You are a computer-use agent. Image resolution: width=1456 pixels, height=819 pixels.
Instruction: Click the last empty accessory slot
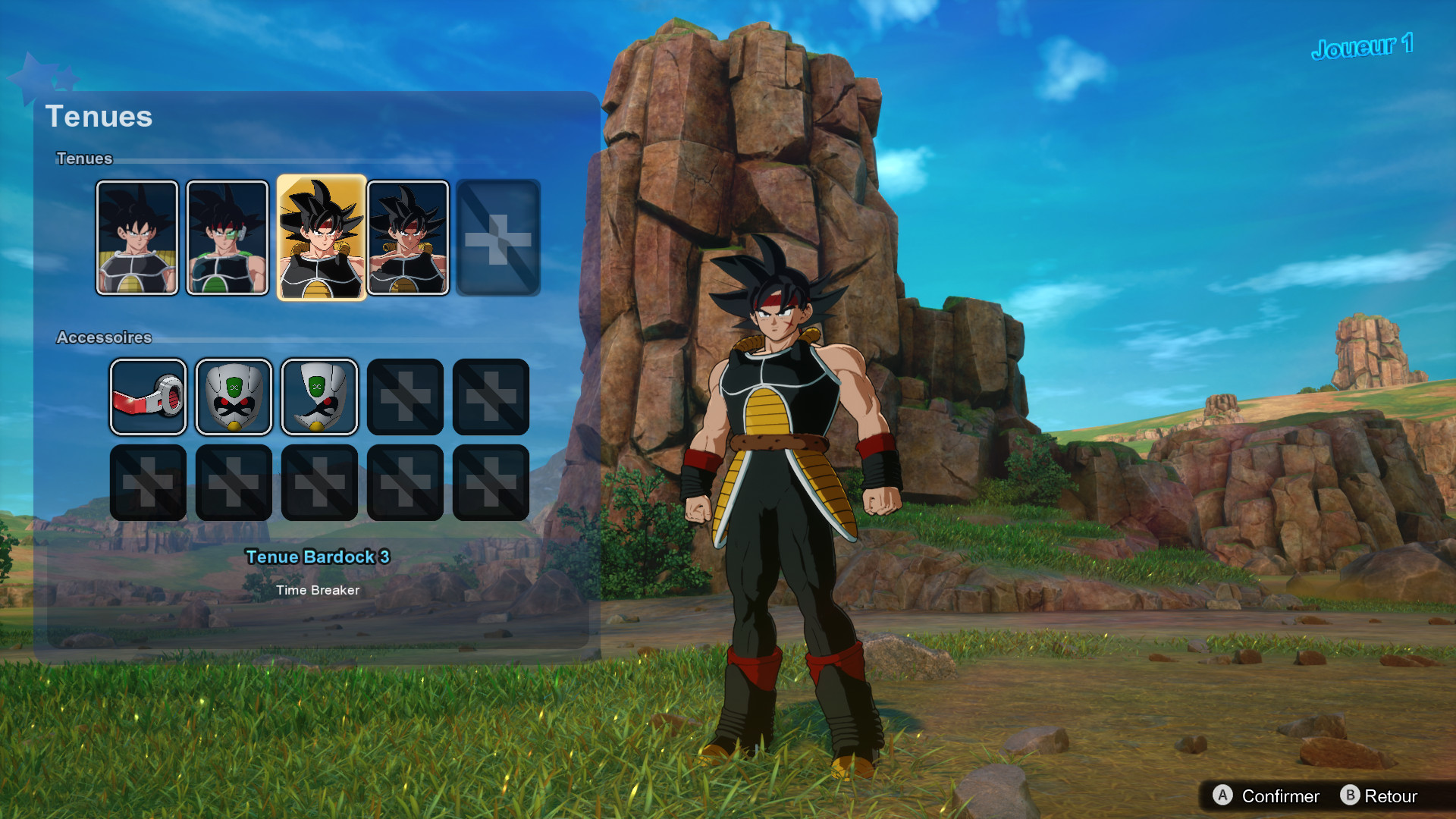(491, 483)
